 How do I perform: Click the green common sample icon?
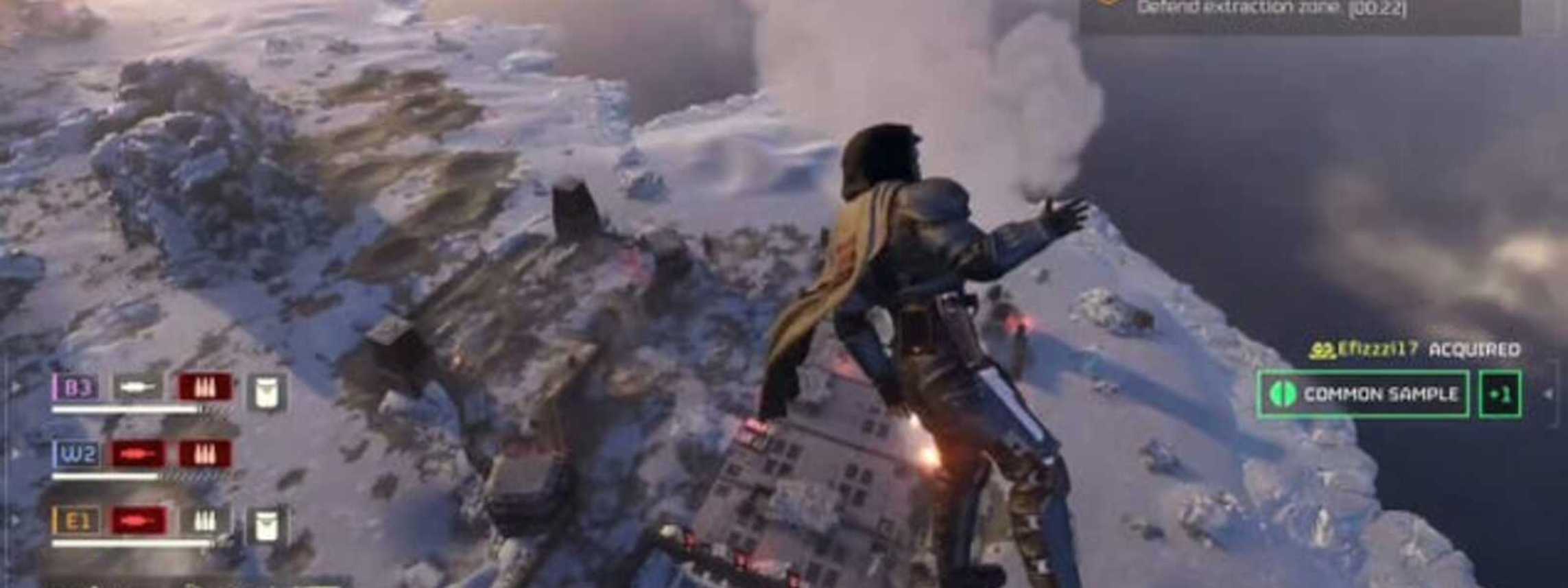click(x=1281, y=395)
